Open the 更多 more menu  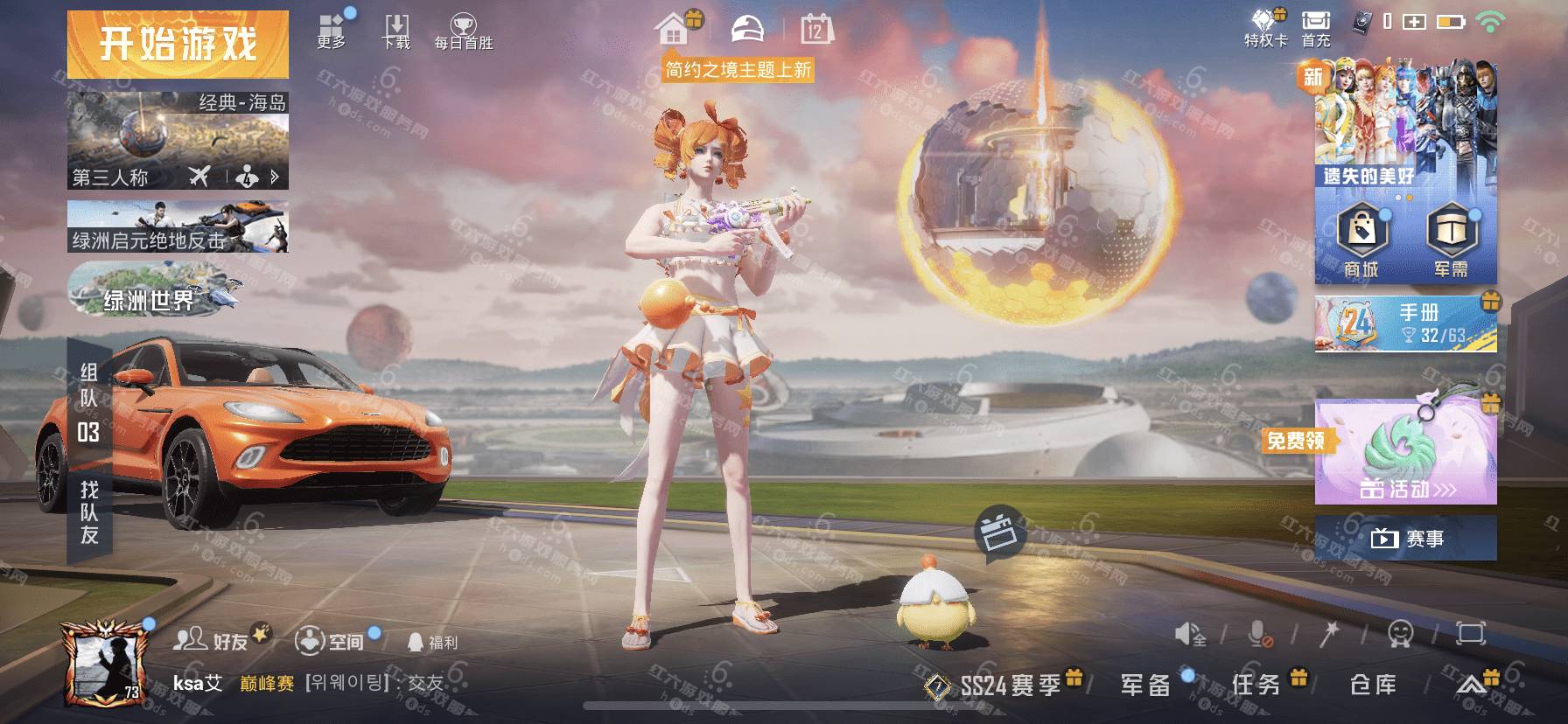click(332, 31)
